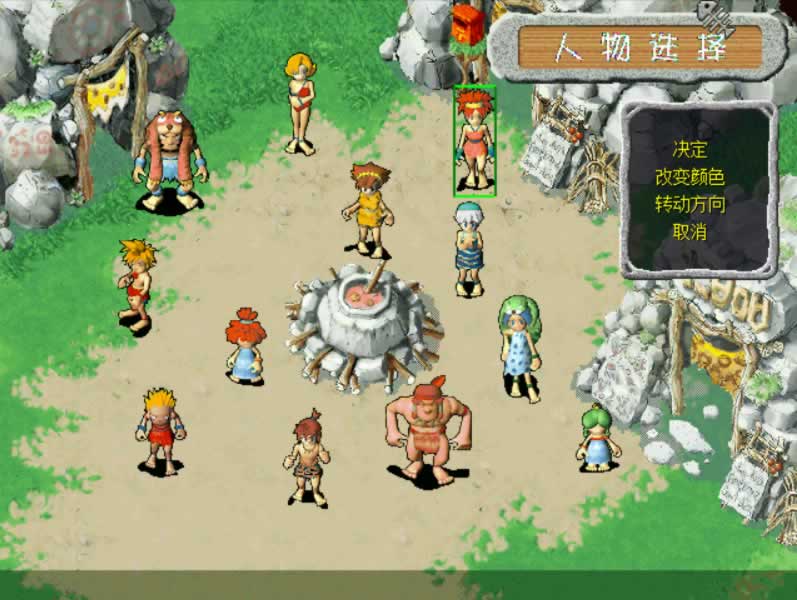Image resolution: width=797 pixels, height=600 pixels.
Task: Choose the spiky blonde boy in red shorts
Action: 160,430
